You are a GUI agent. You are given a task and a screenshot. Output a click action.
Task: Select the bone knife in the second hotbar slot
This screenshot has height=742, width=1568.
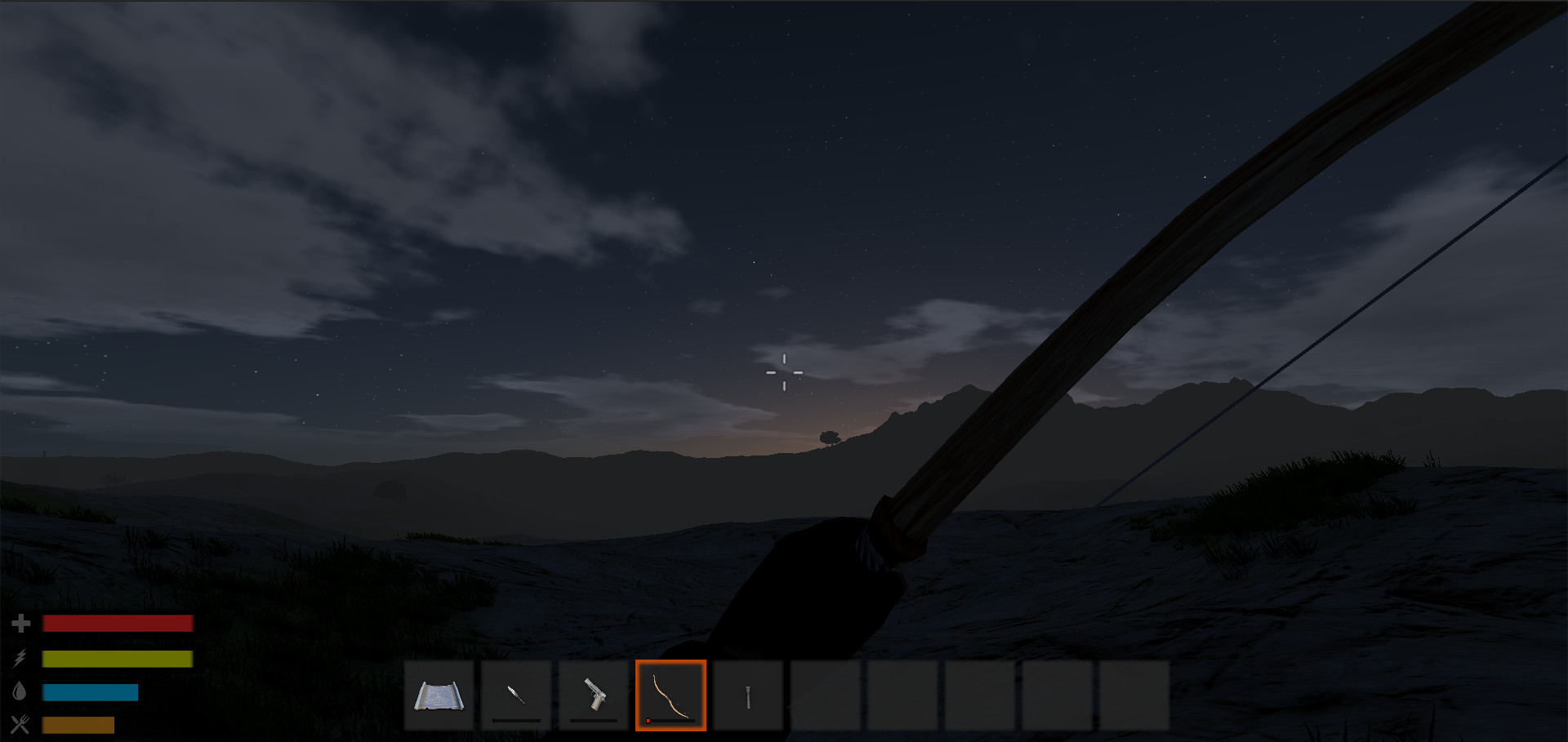516,695
